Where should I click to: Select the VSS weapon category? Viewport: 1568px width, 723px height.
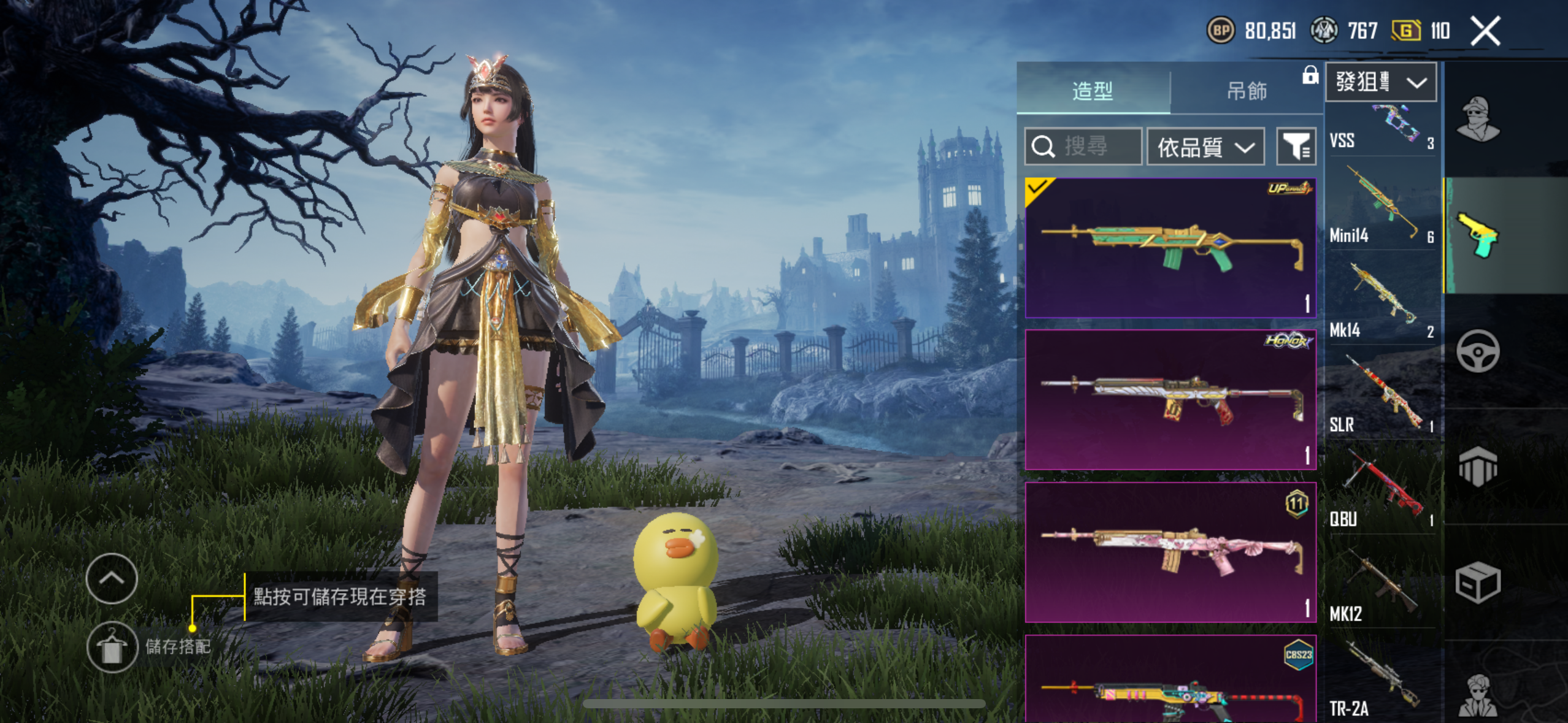1381,129
